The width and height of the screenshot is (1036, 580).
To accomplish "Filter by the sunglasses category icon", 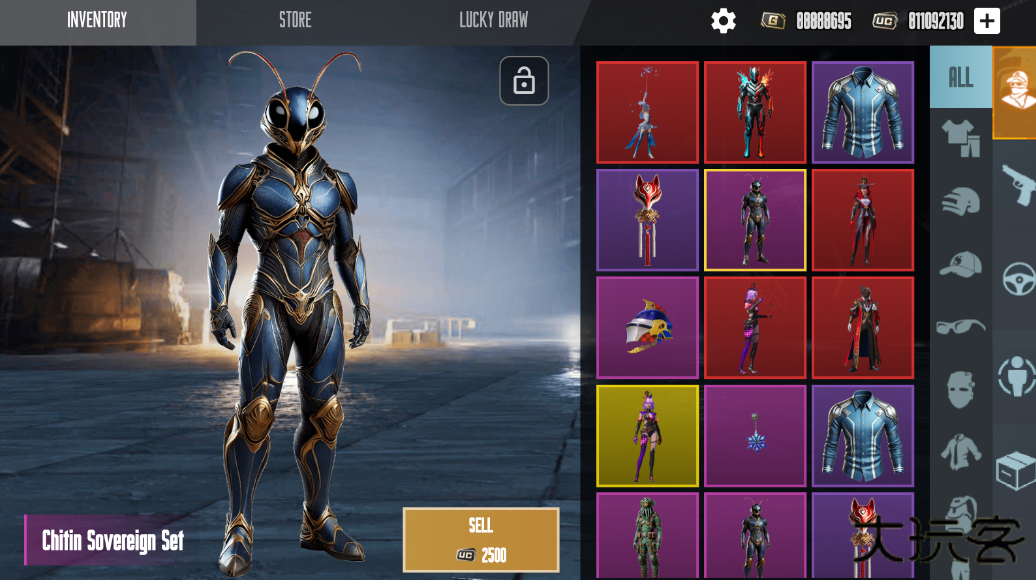I will (x=960, y=326).
